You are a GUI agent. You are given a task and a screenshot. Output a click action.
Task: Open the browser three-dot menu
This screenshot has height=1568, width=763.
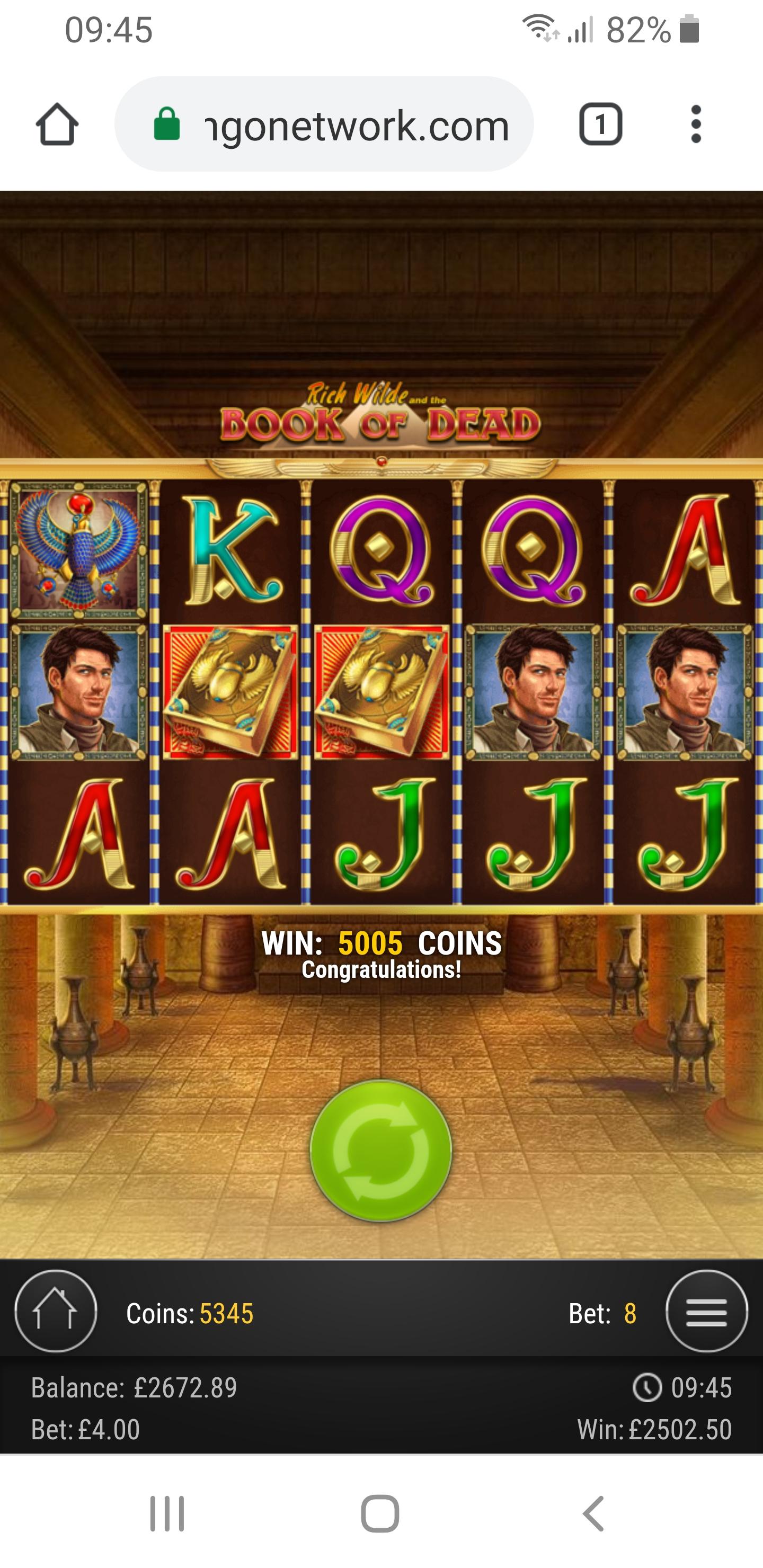tap(696, 124)
